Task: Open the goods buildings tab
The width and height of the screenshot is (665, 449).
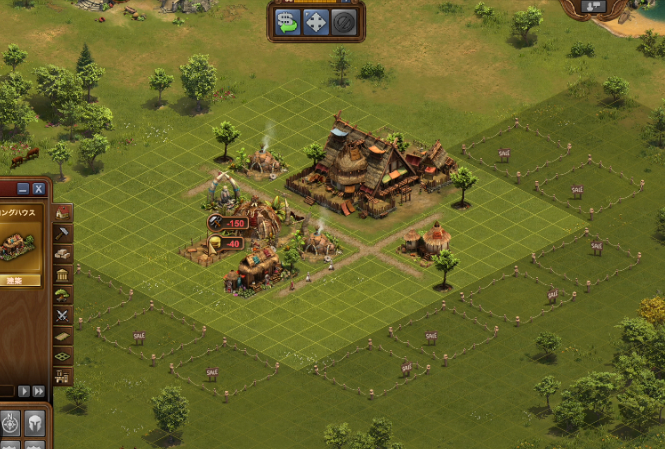Action: click(63, 254)
